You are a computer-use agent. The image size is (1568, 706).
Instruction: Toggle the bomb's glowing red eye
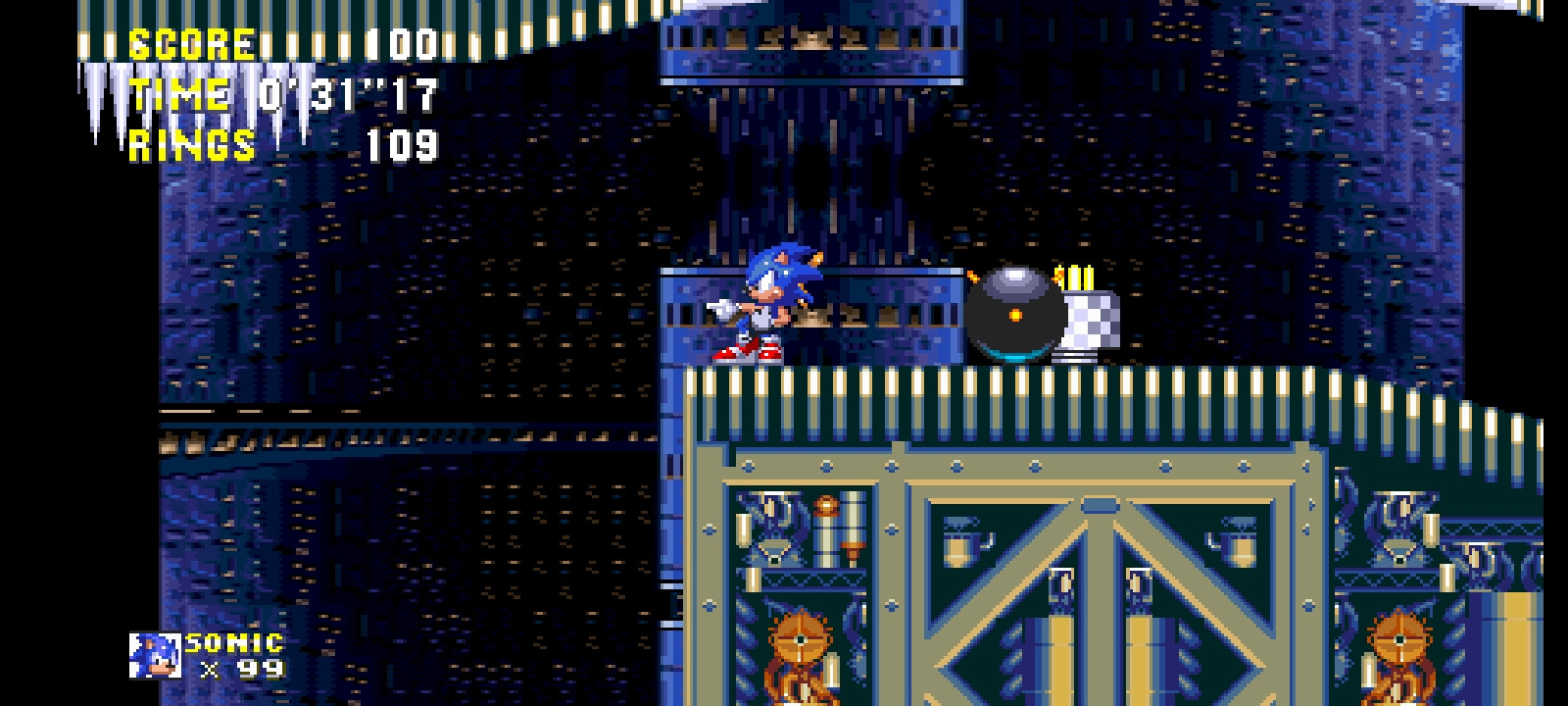(1015, 316)
